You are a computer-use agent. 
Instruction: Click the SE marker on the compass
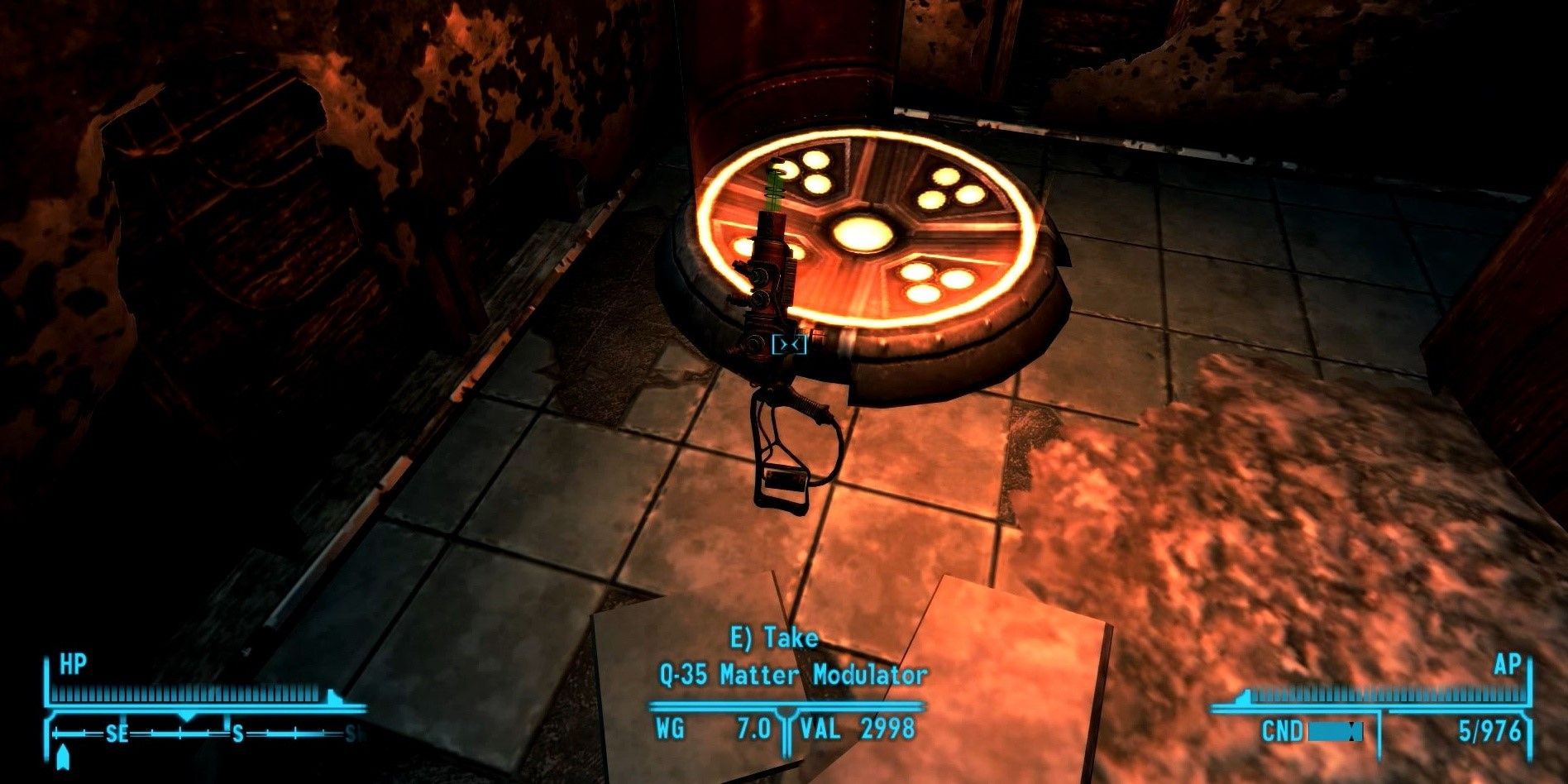tap(118, 733)
